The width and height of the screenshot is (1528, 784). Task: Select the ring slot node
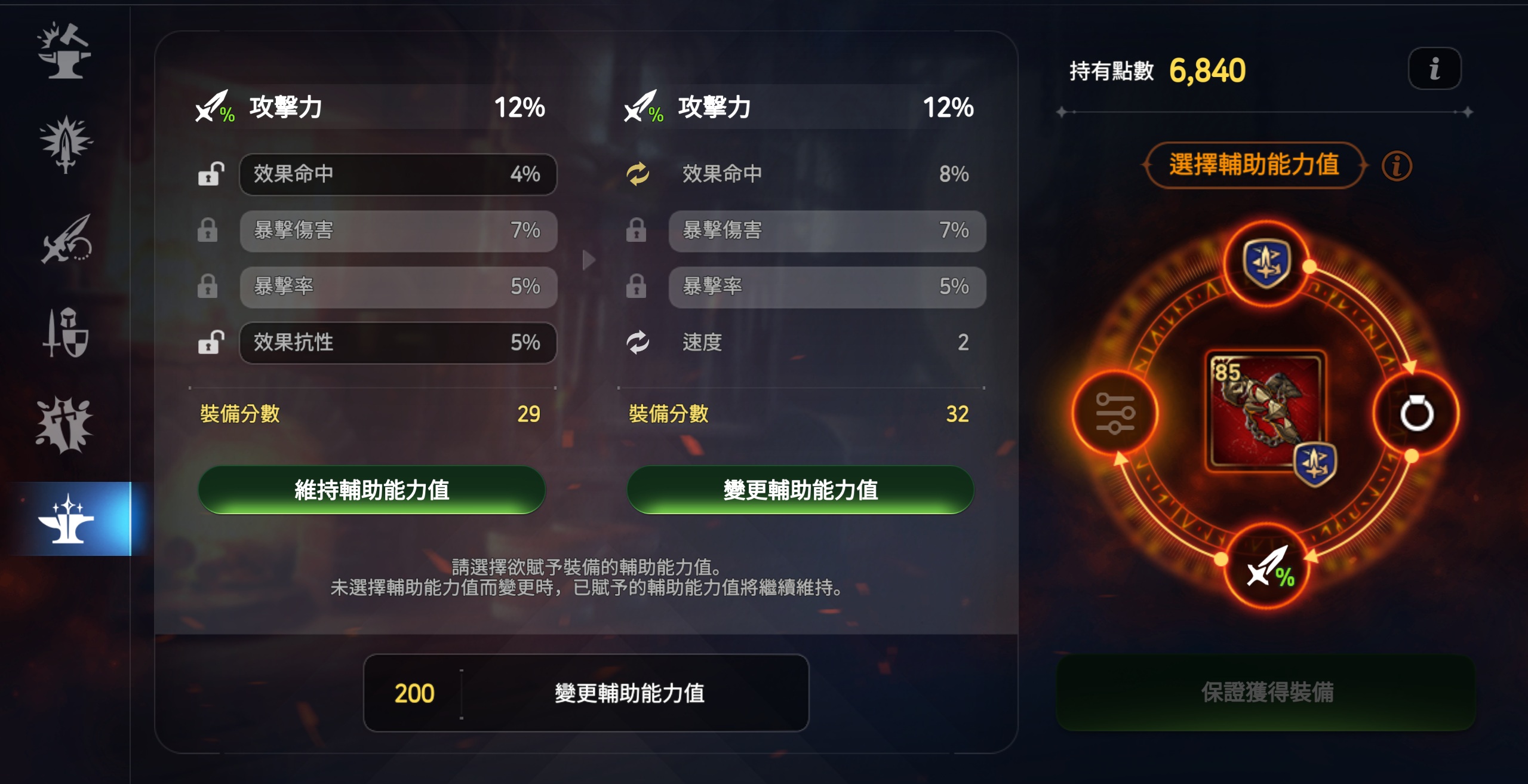click(x=1416, y=413)
